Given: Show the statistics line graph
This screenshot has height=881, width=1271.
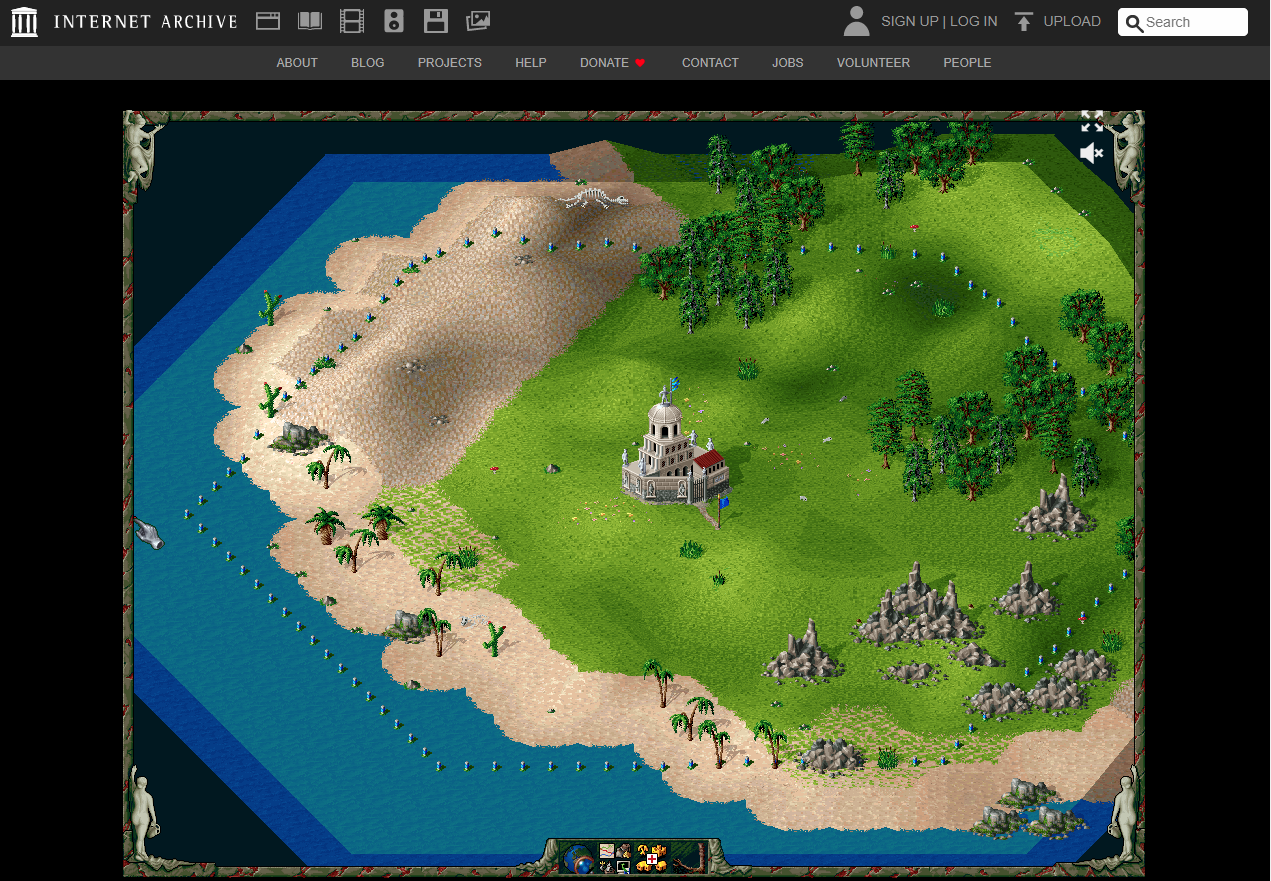Looking at the screenshot, I should point(607,851).
